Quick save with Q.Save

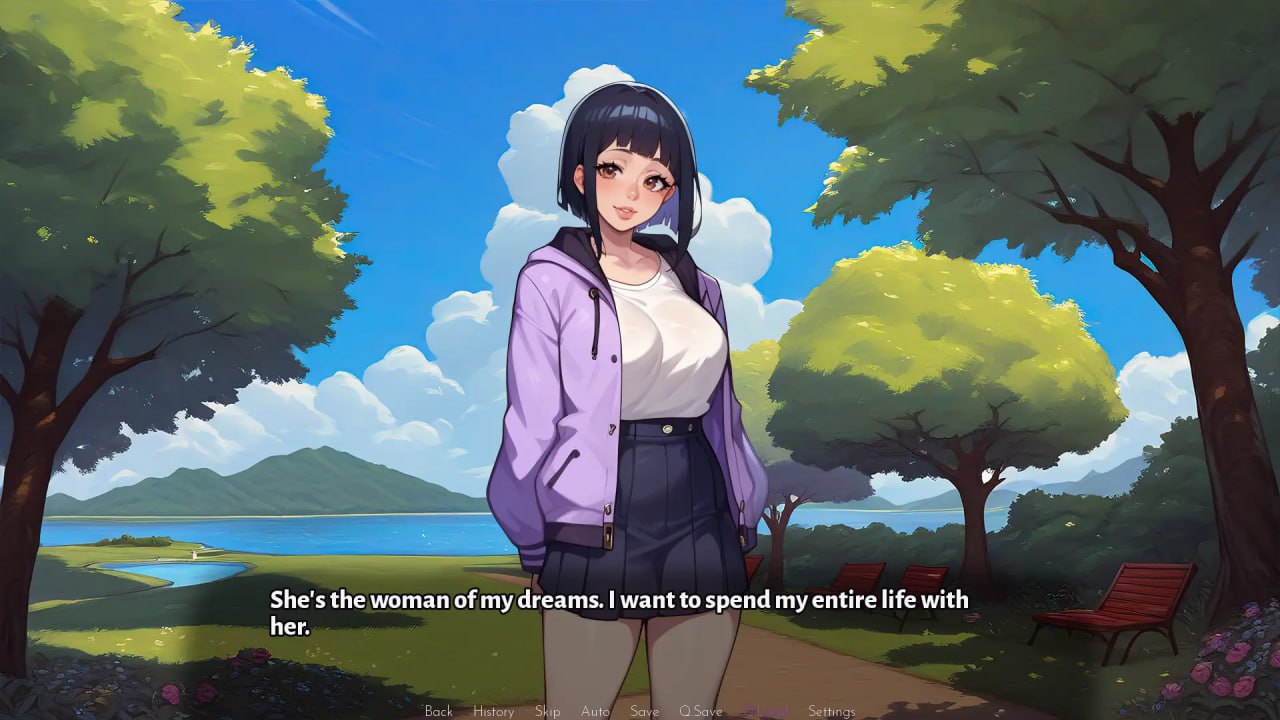700,711
